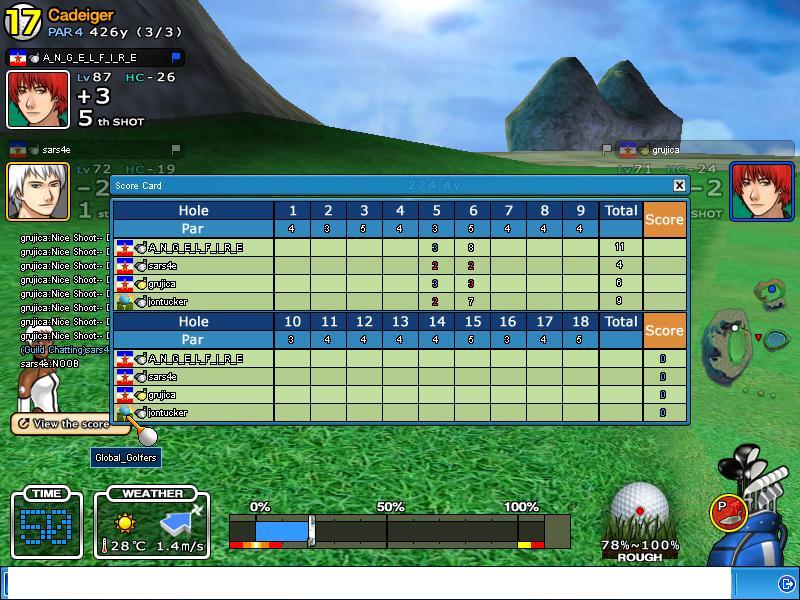This screenshot has height=600, width=800.
Task: Click the shot power gauge bar
Action: tap(398, 530)
